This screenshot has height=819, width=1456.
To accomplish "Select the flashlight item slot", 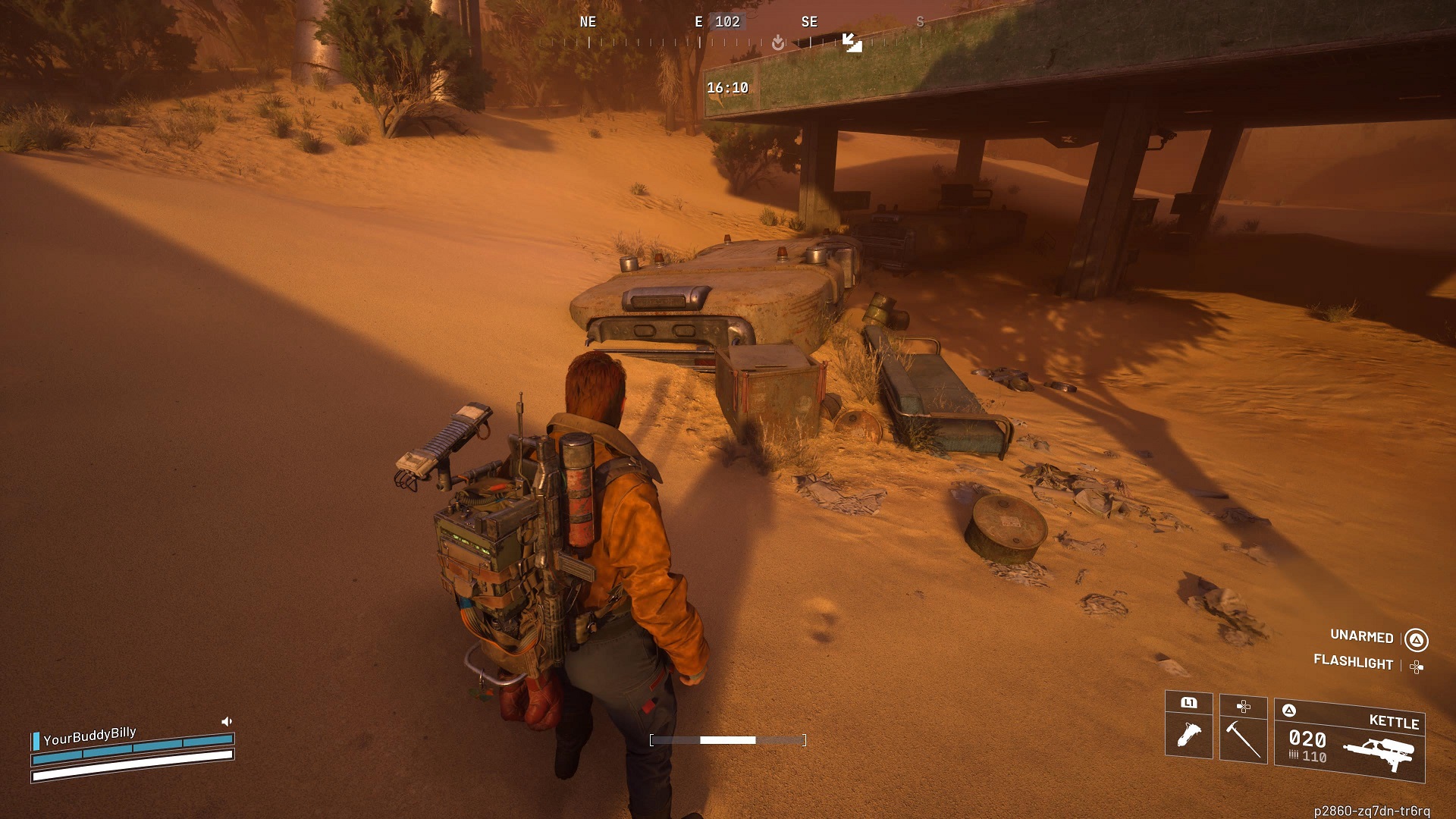I will click(x=1188, y=726).
